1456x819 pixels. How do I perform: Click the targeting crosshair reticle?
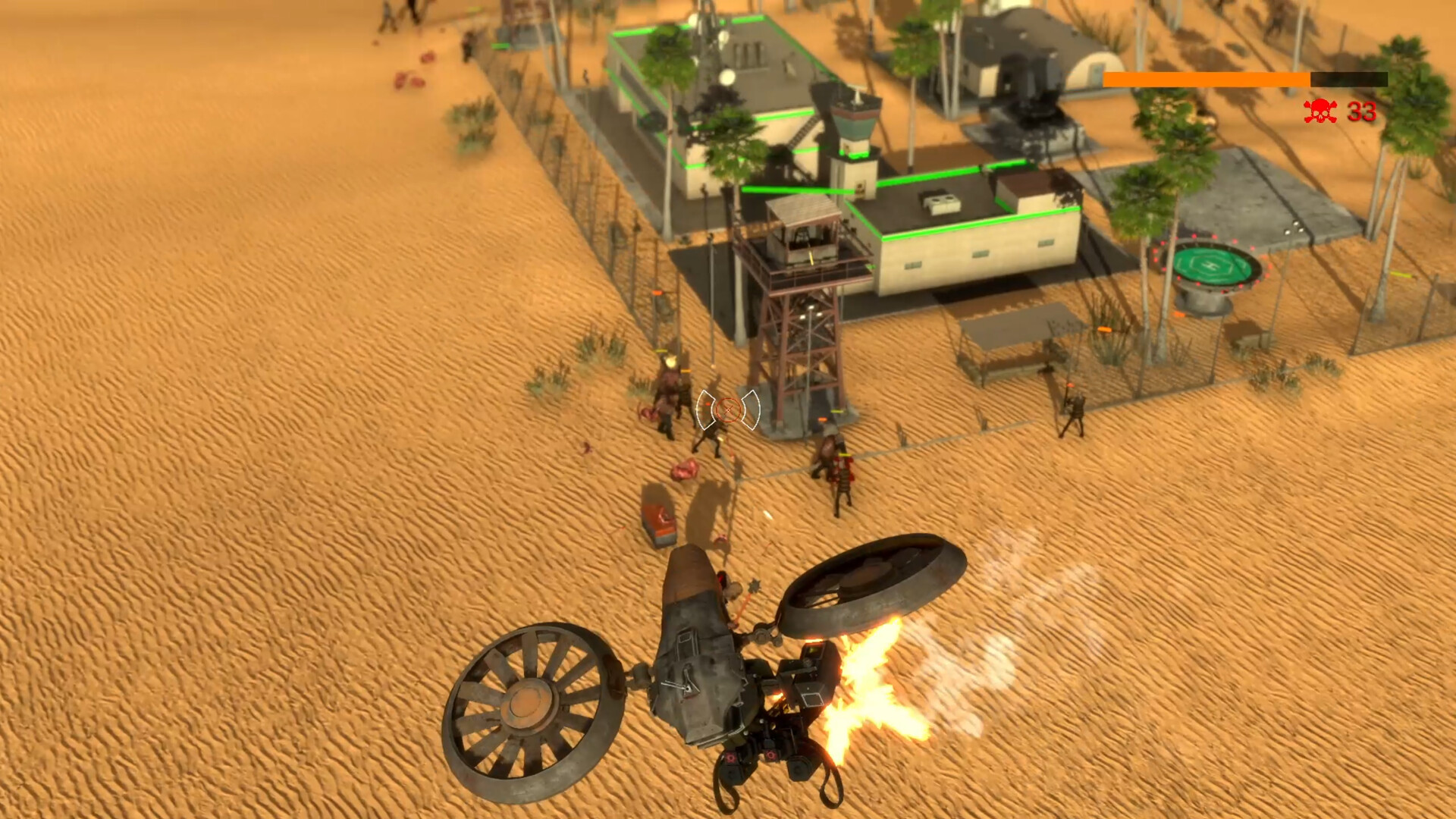[729, 409]
